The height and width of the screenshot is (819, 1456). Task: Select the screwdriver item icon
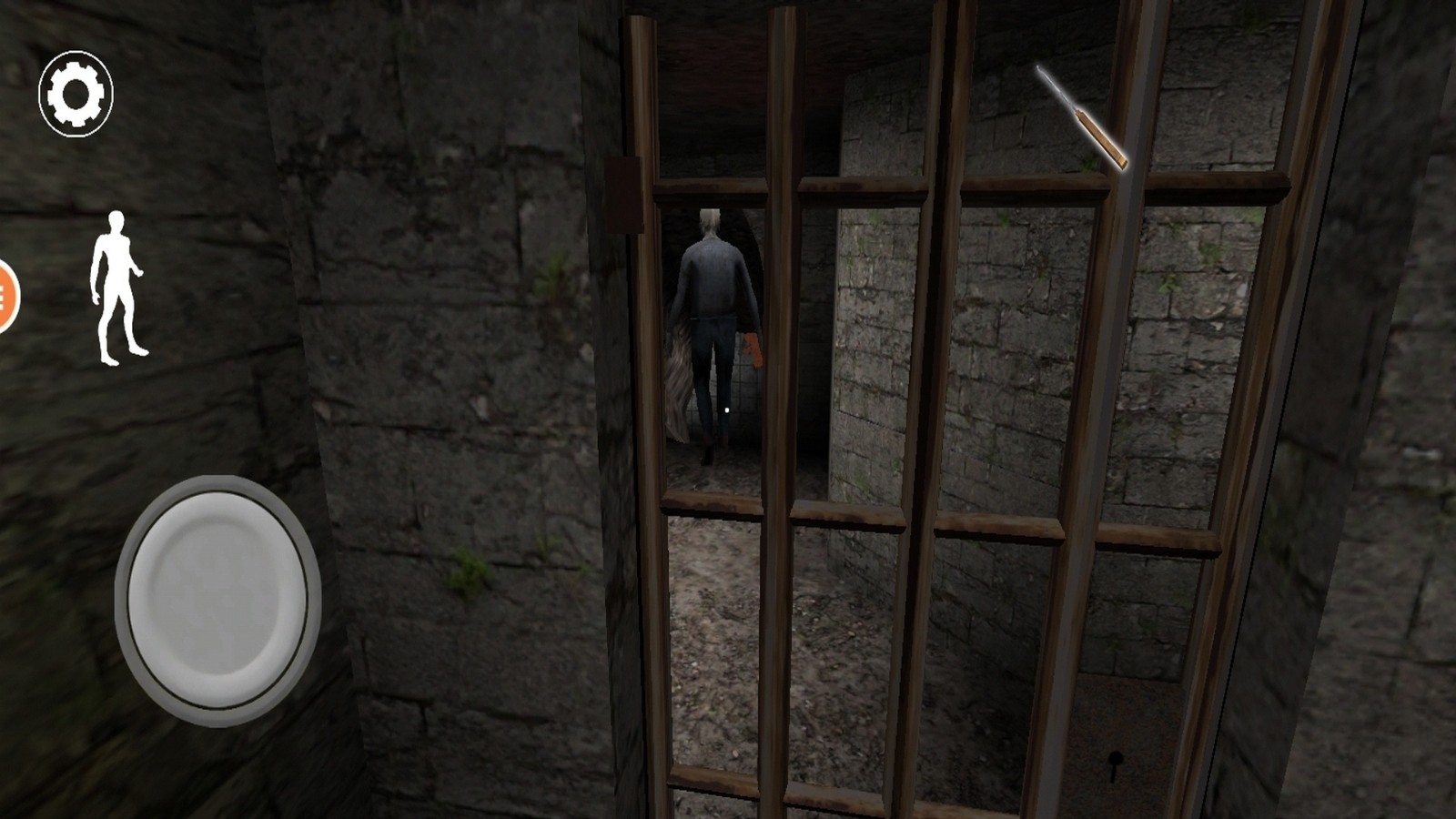click(x=1083, y=118)
